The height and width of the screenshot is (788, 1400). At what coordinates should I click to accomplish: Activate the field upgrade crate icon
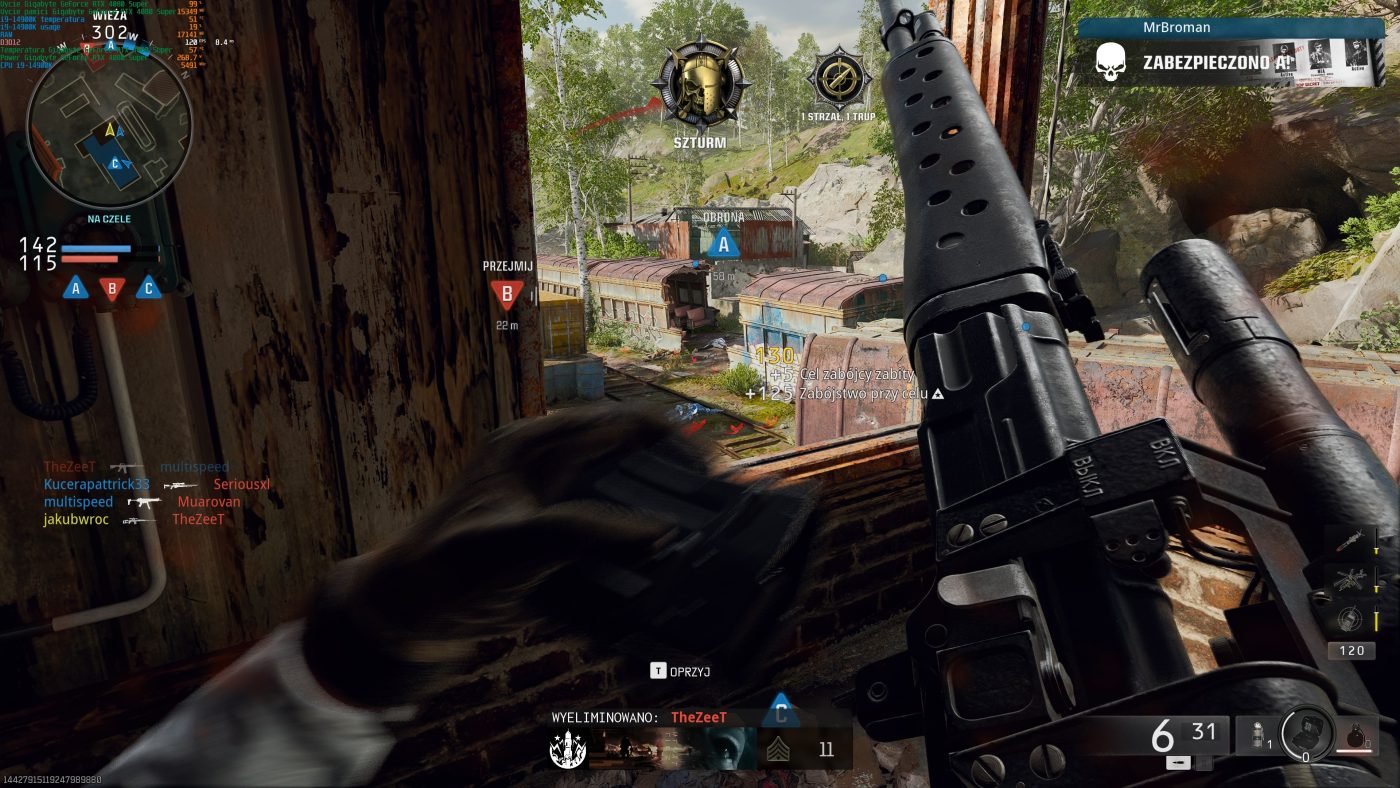coord(1306,732)
